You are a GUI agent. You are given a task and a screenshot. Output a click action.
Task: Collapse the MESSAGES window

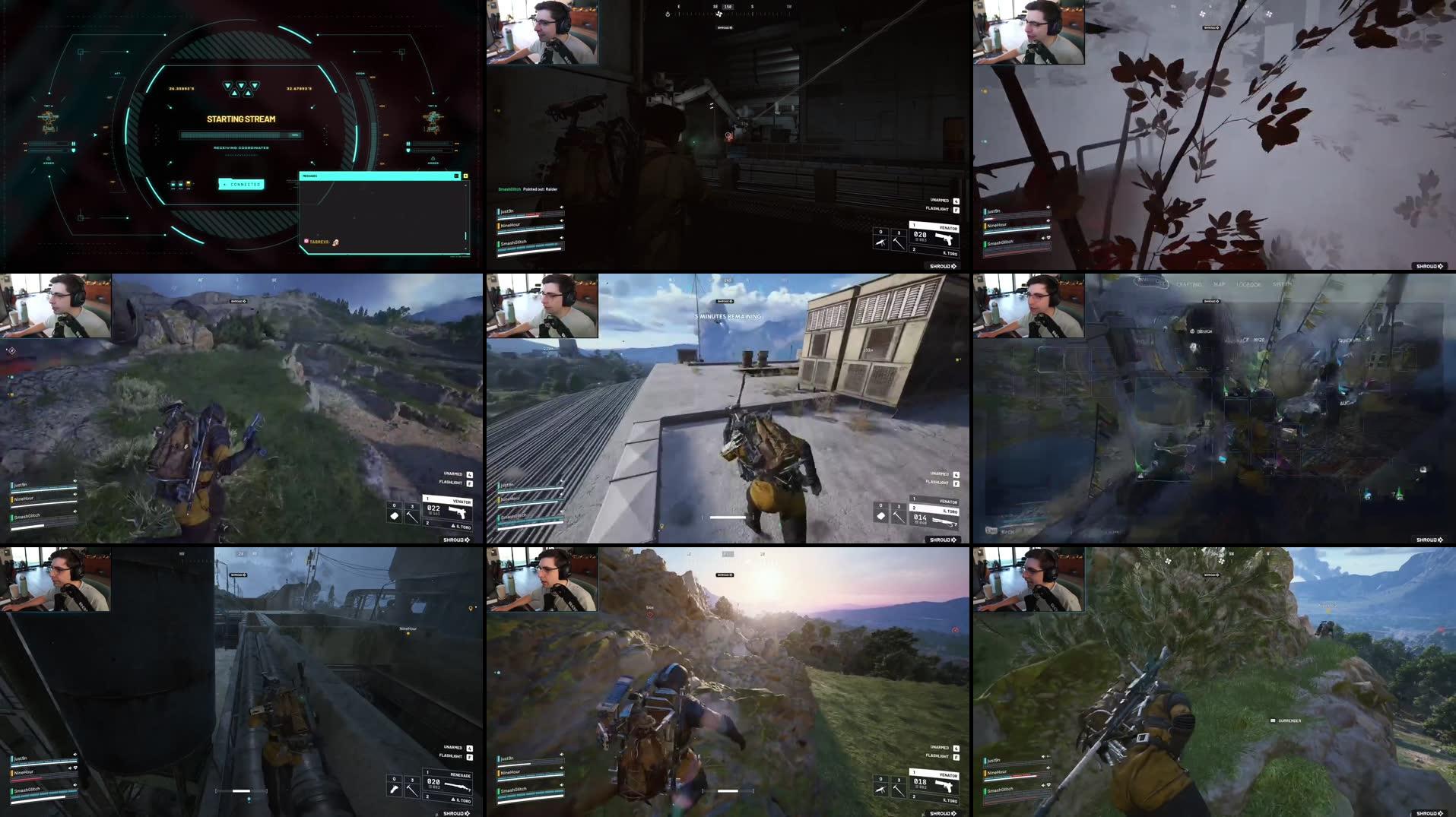(x=456, y=176)
